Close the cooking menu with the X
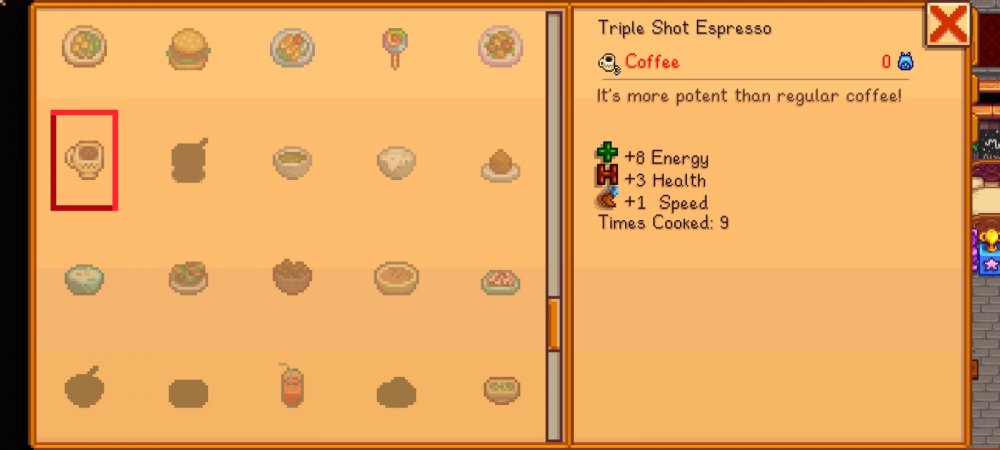 click(x=945, y=24)
